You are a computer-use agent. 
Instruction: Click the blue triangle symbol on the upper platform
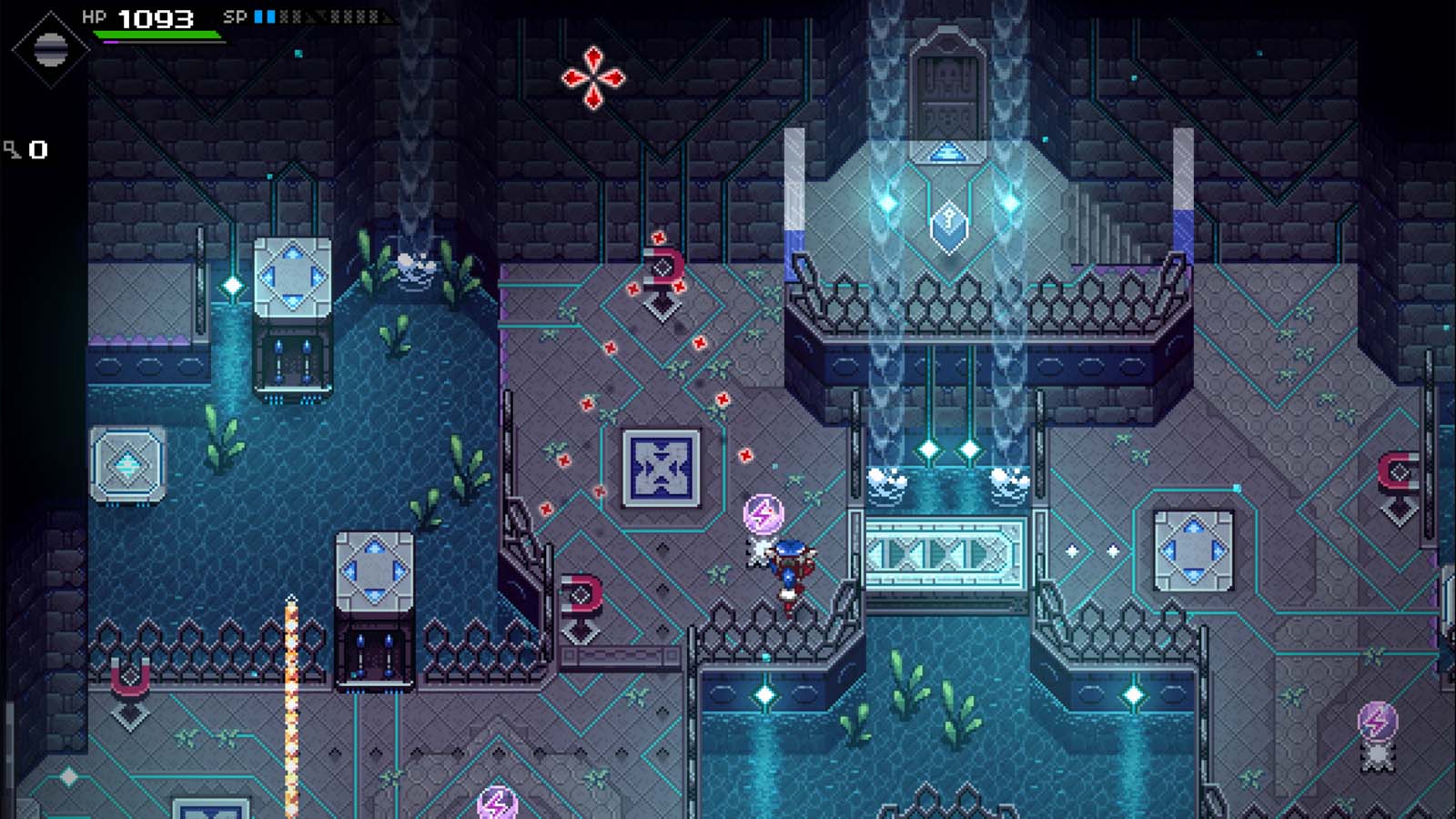(x=946, y=155)
